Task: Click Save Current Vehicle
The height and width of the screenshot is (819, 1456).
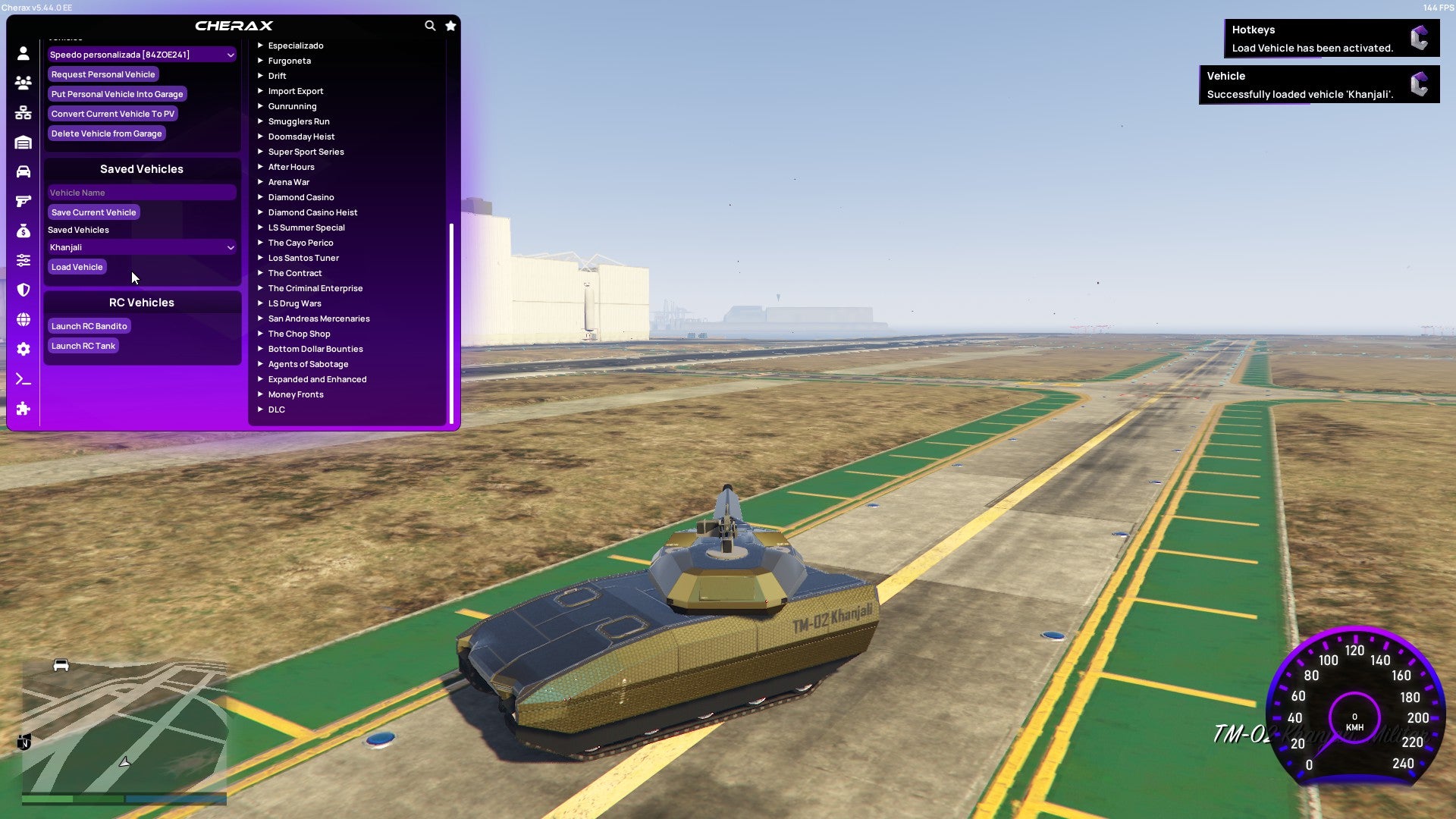Action: tap(93, 212)
